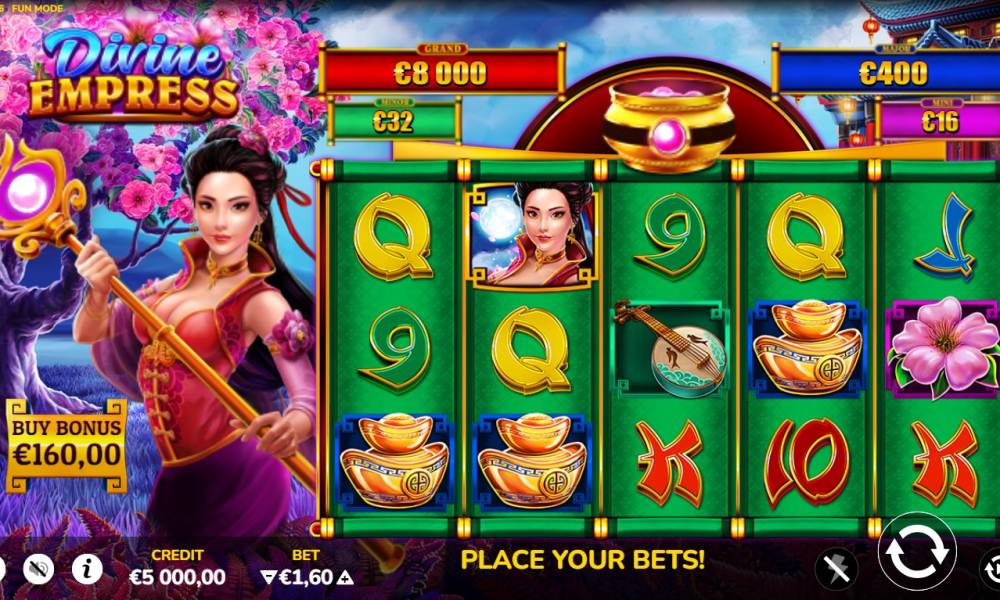Image resolution: width=1000 pixels, height=600 pixels.
Task: Toggle the lightning bolt turbo spin
Action: (x=836, y=568)
